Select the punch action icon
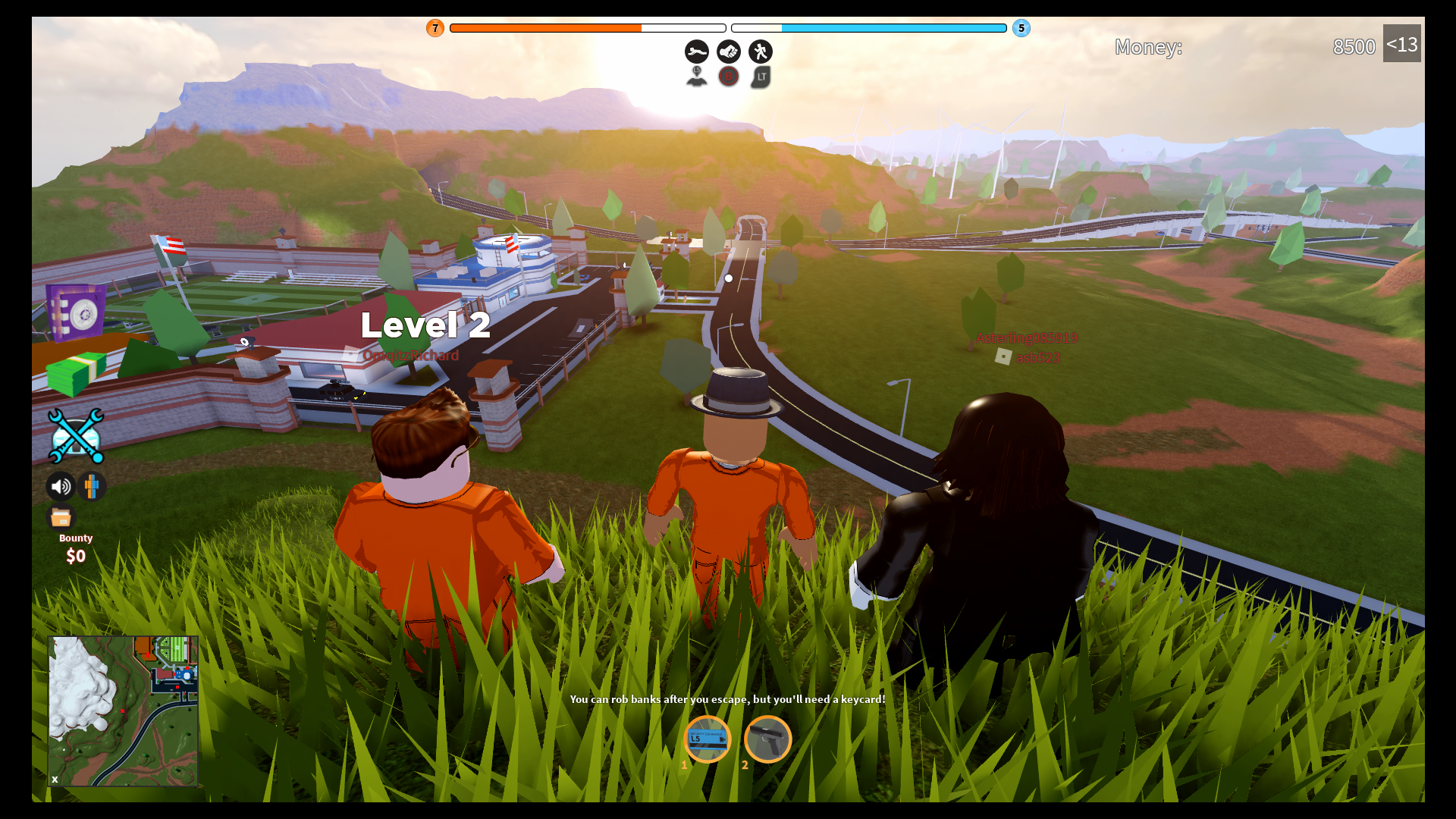1456x819 pixels. coord(729,52)
